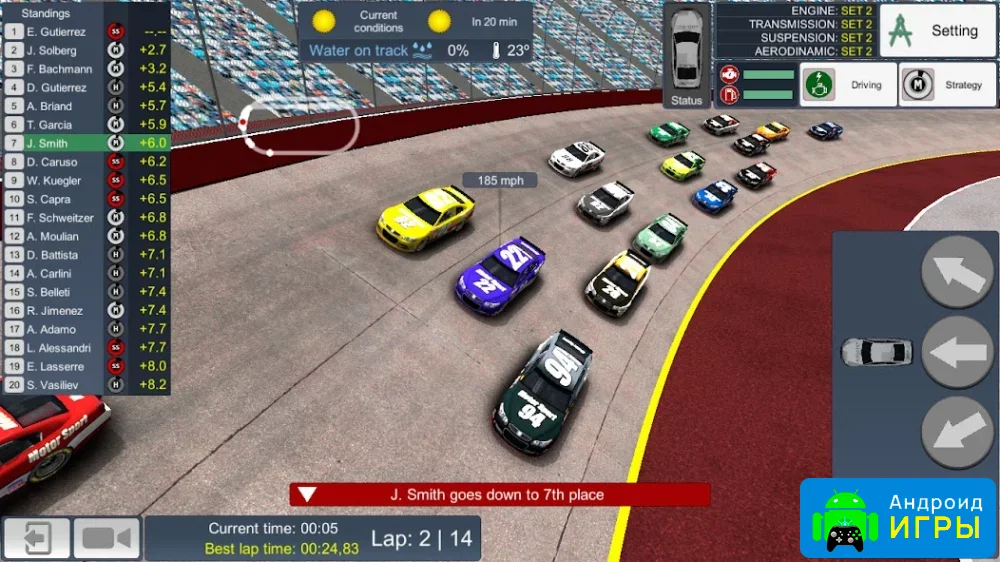The width and height of the screenshot is (1000, 562).
Task: Tap the up-left arrow steering button
Action: (x=956, y=271)
